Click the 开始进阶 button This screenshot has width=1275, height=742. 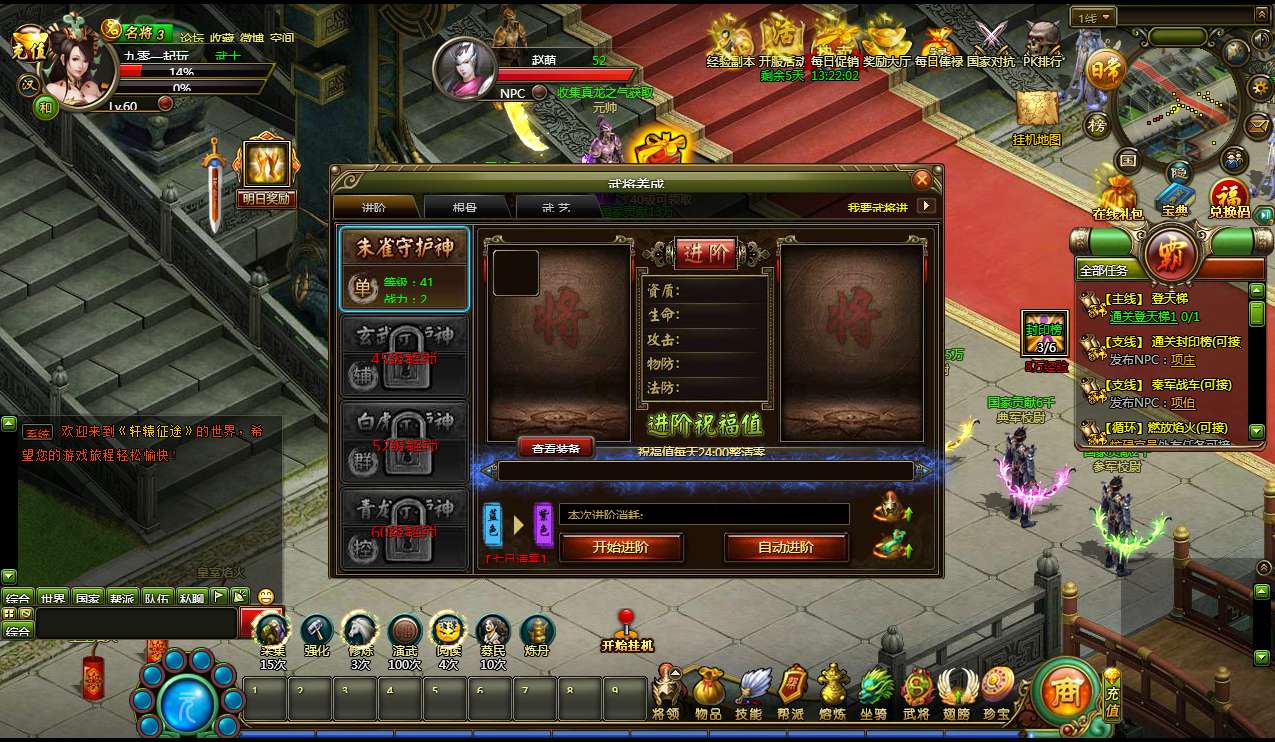click(621, 547)
